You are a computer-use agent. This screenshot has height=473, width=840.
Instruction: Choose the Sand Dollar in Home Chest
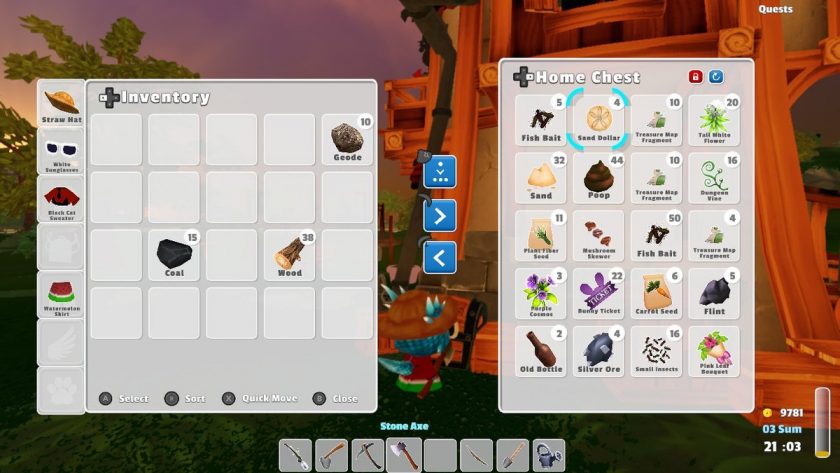pos(599,120)
